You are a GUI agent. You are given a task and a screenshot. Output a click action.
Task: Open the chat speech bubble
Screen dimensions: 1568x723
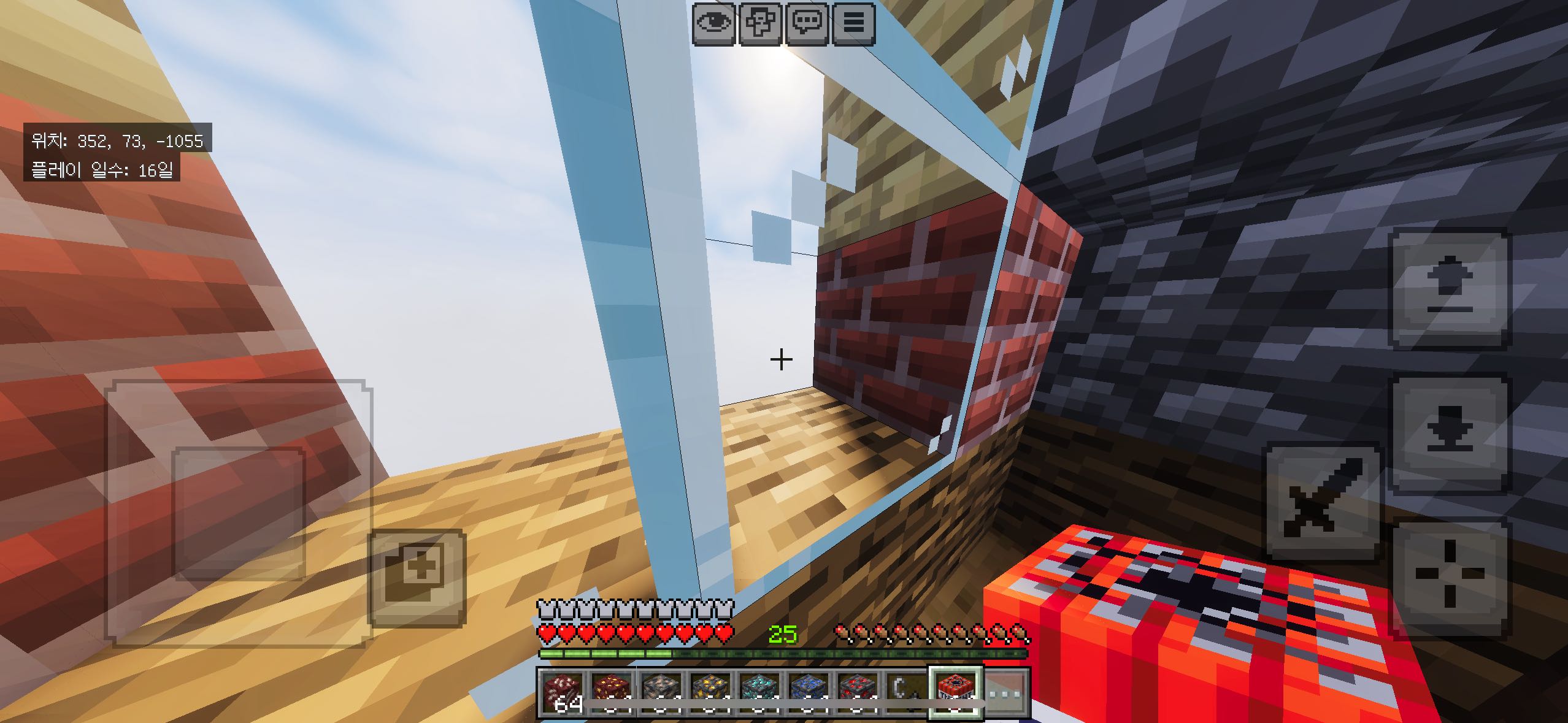(x=807, y=24)
